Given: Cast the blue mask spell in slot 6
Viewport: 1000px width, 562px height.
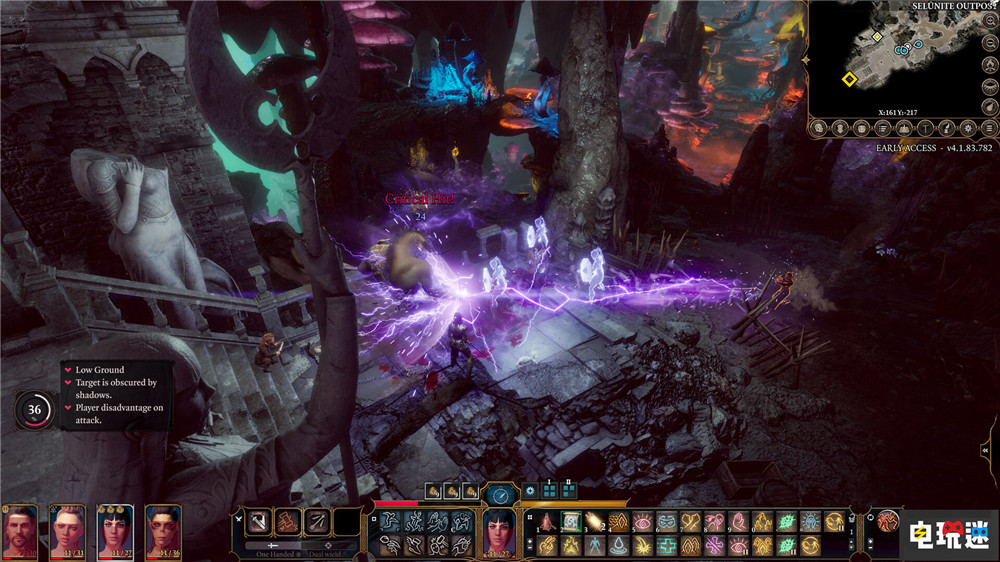Looking at the screenshot, I should pyautogui.click(x=667, y=521).
